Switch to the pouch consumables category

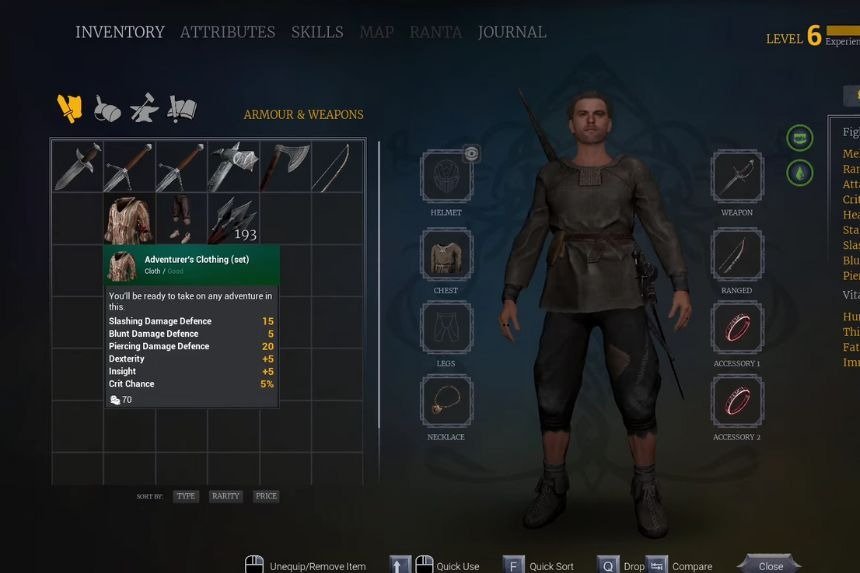[x=107, y=108]
